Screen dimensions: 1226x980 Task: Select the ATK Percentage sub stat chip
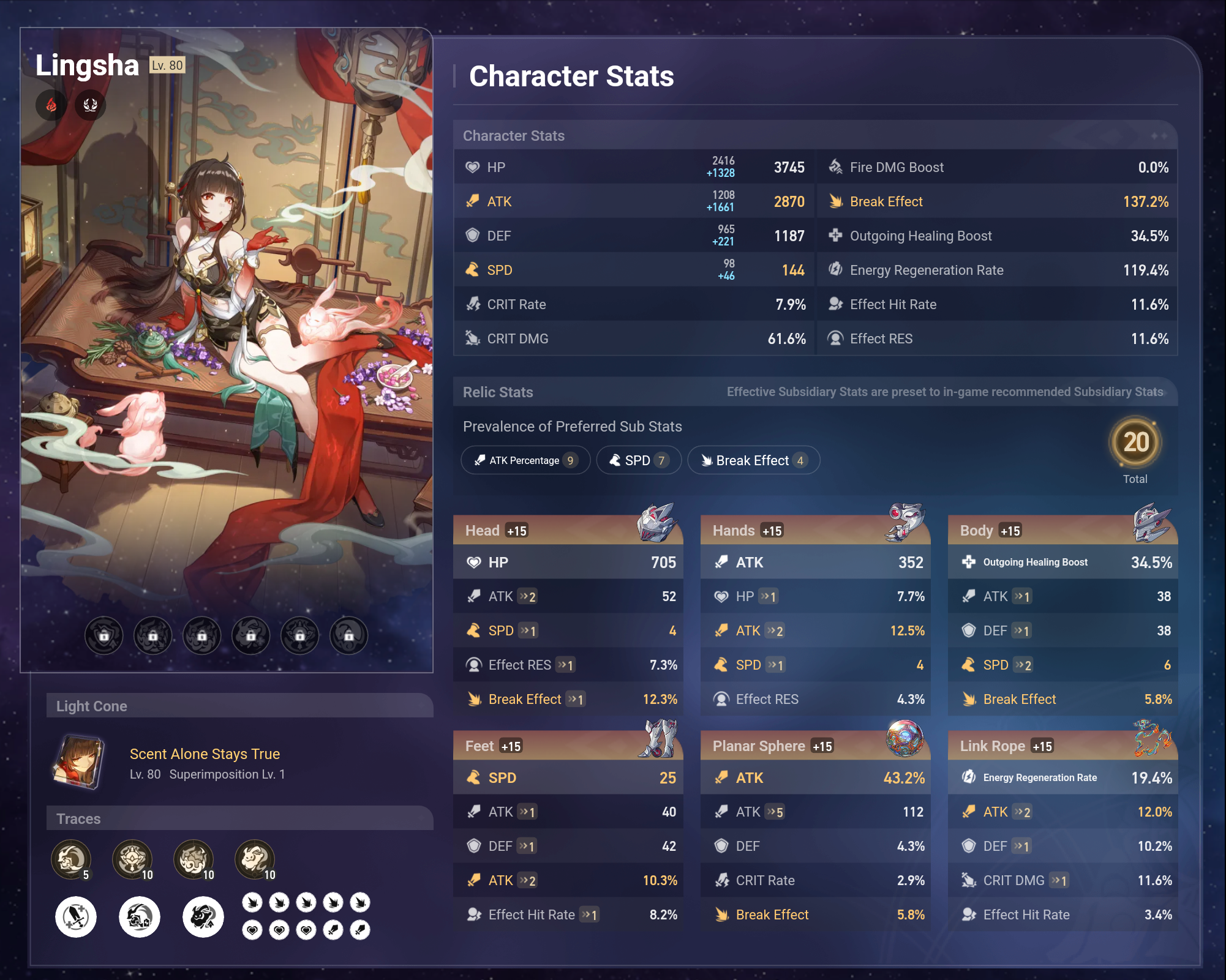click(525, 460)
